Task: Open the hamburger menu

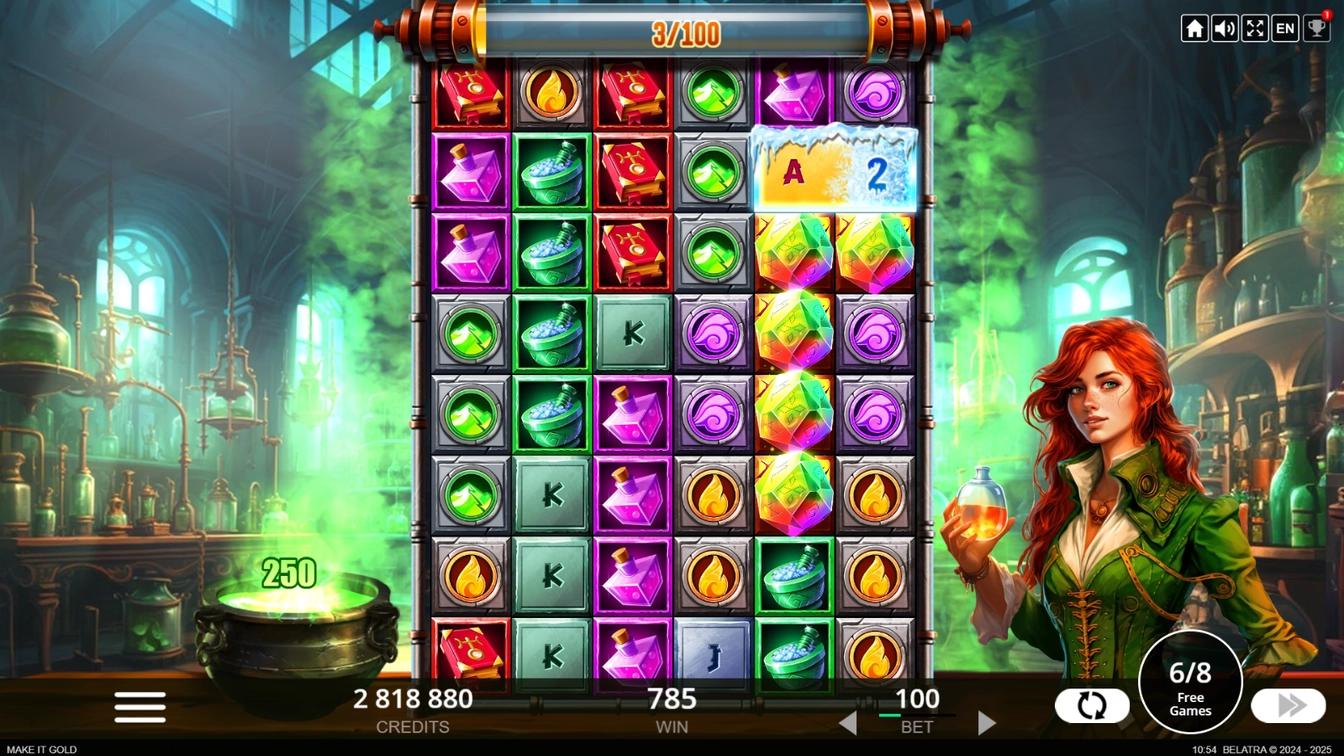Action: coord(140,707)
